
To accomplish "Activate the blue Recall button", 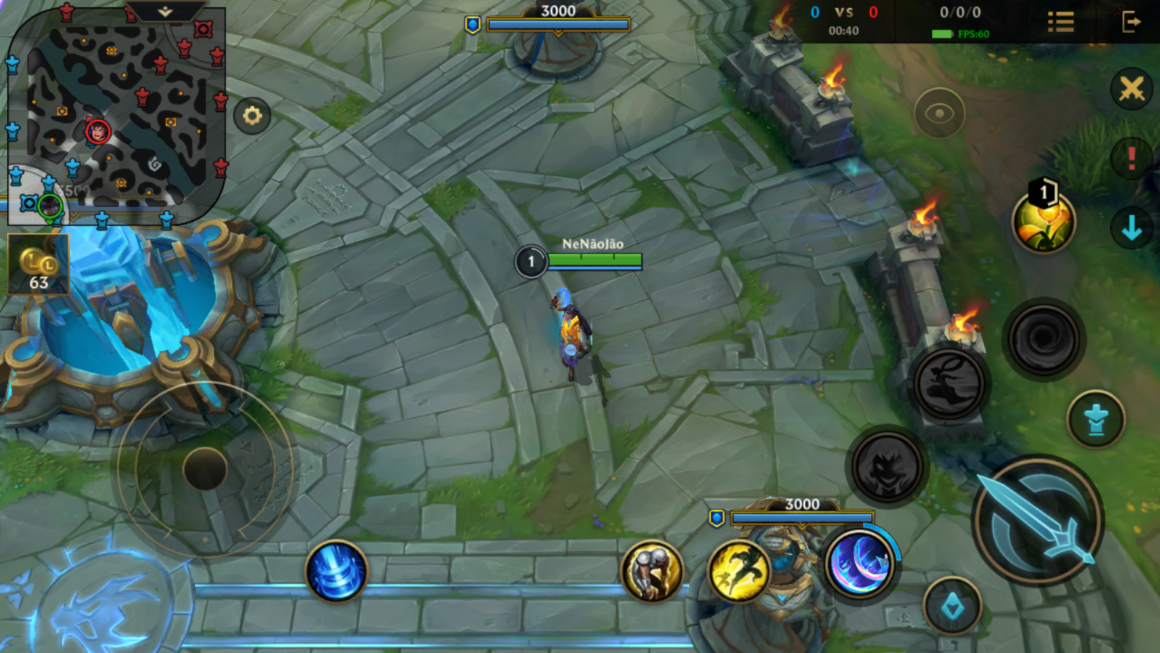I will pos(336,571).
